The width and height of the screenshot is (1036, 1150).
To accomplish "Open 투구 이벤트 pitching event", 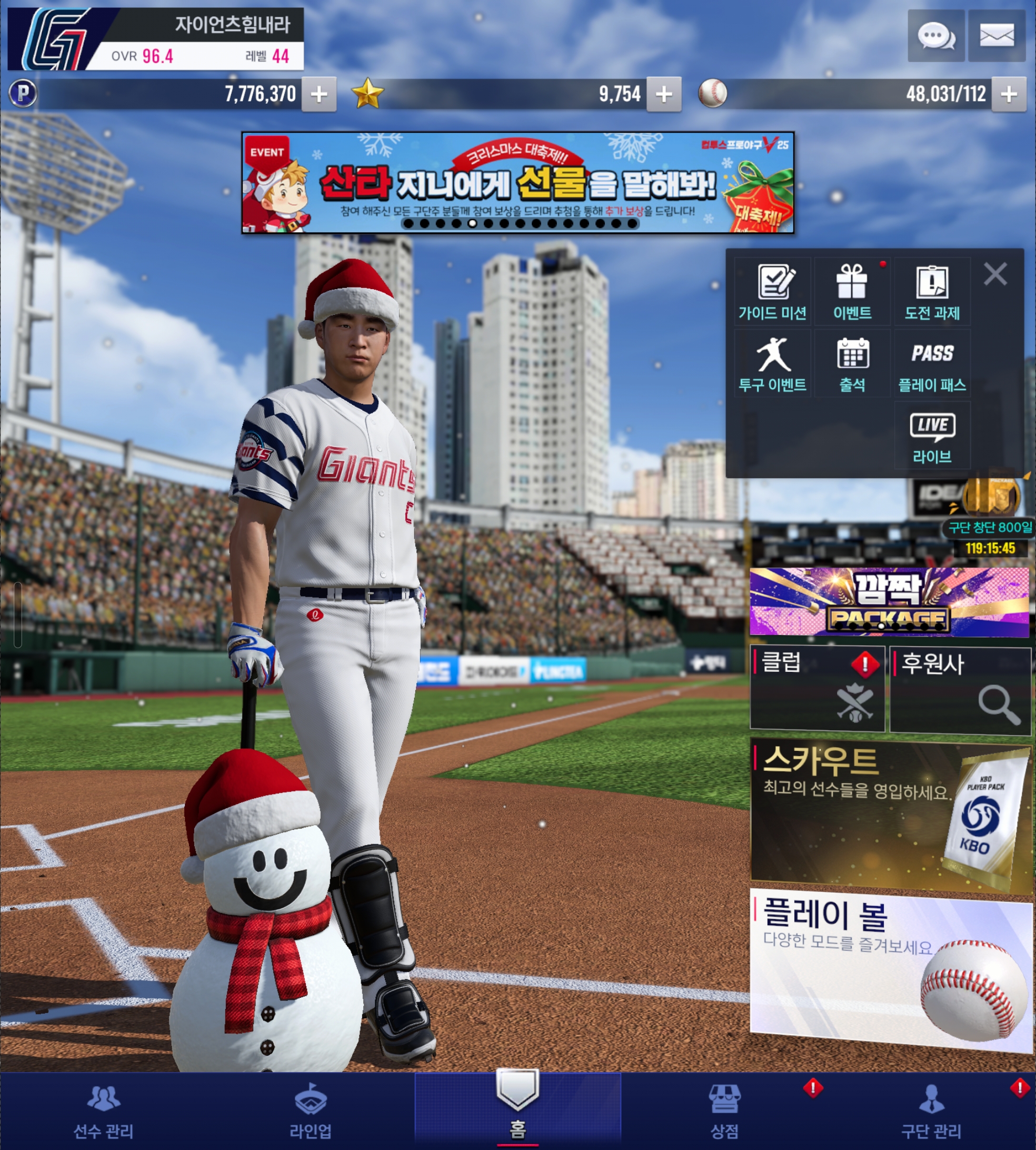I will 772,364.
